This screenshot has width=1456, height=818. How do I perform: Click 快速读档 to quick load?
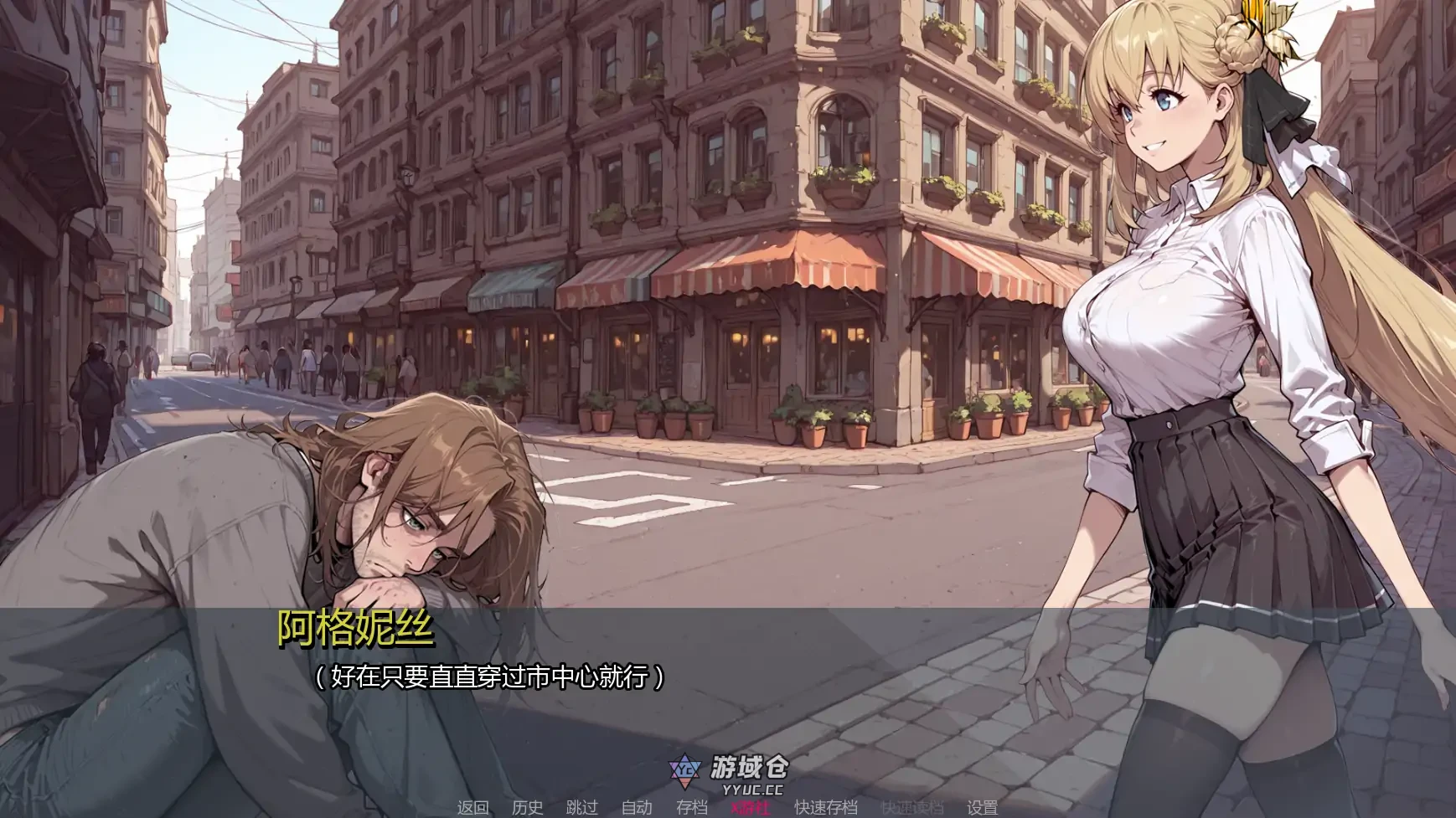tap(912, 809)
